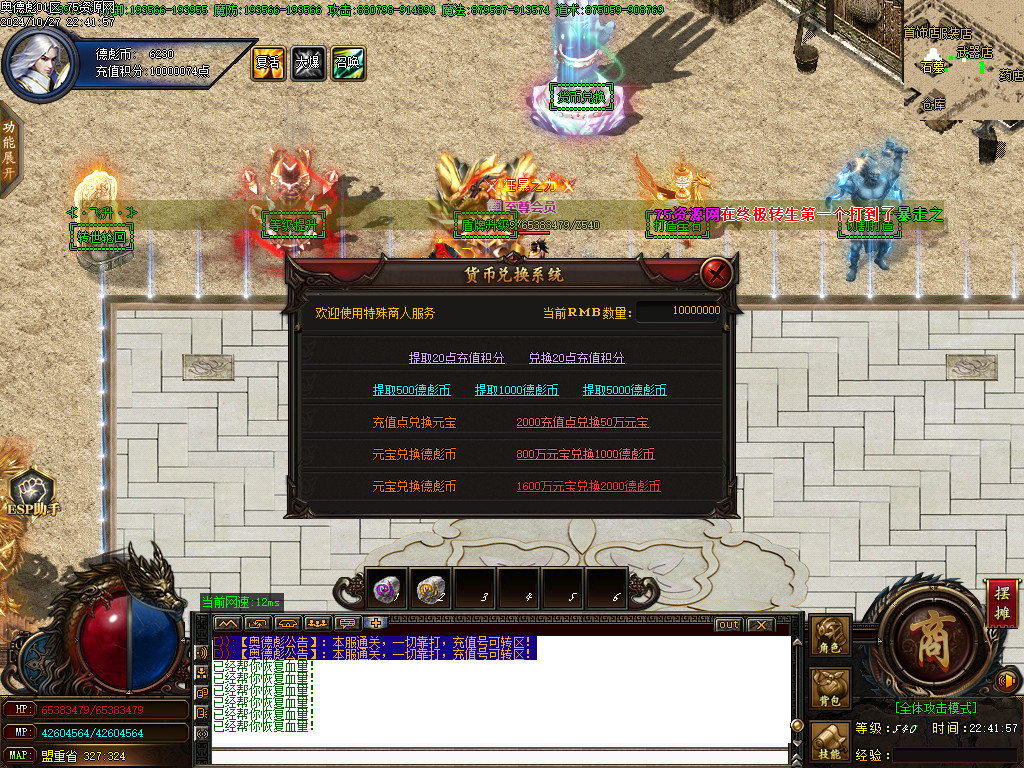Close the 货币兑换系统 exchange window
1024x768 pixels.
click(716, 273)
